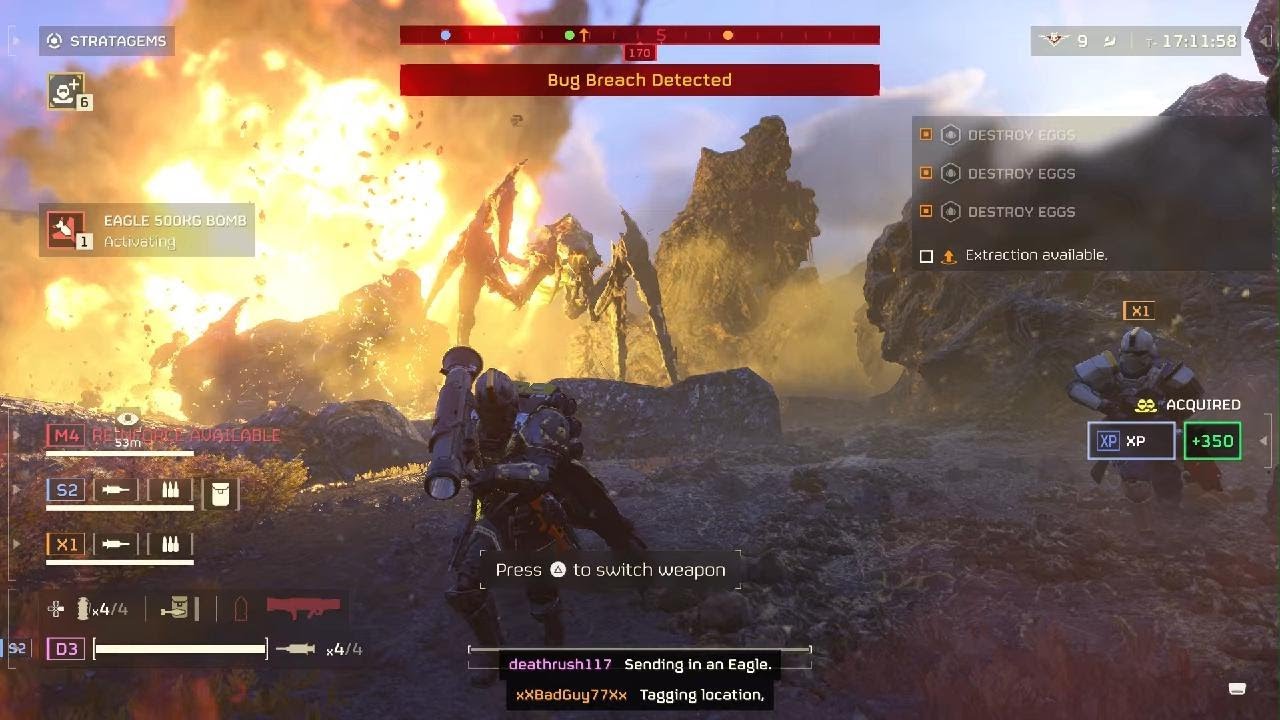Select the Reinforce stratagem icon
The height and width of the screenshot is (720, 1280).
point(66,91)
